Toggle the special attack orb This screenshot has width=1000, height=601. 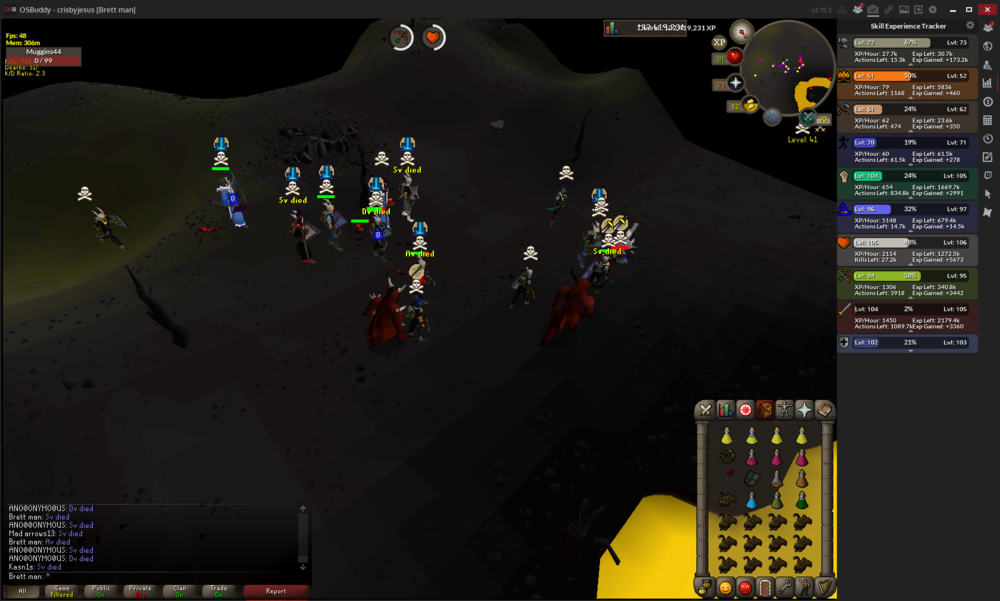[x=750, y=105]
